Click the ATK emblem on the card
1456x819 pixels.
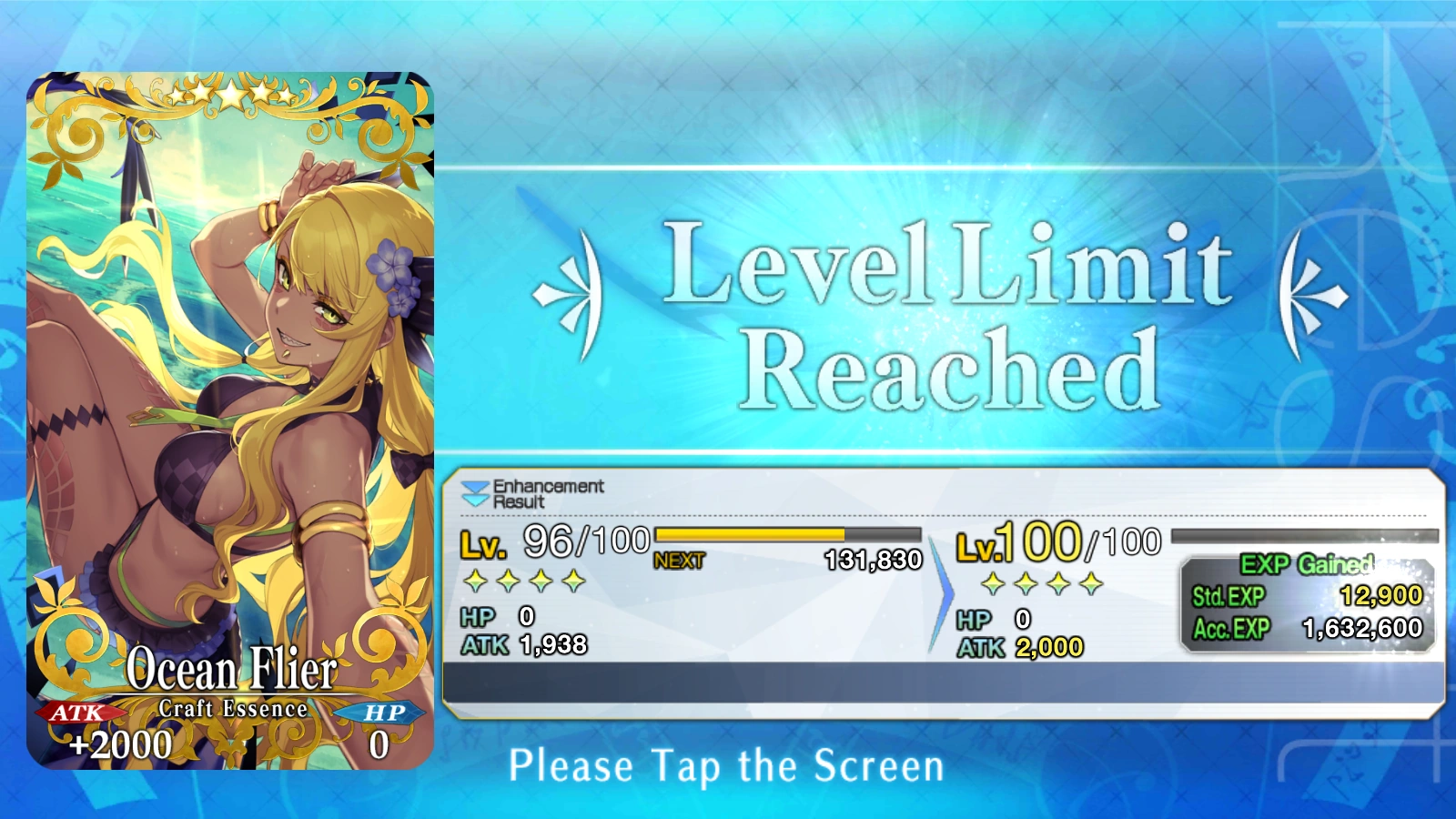coord(76,715)
